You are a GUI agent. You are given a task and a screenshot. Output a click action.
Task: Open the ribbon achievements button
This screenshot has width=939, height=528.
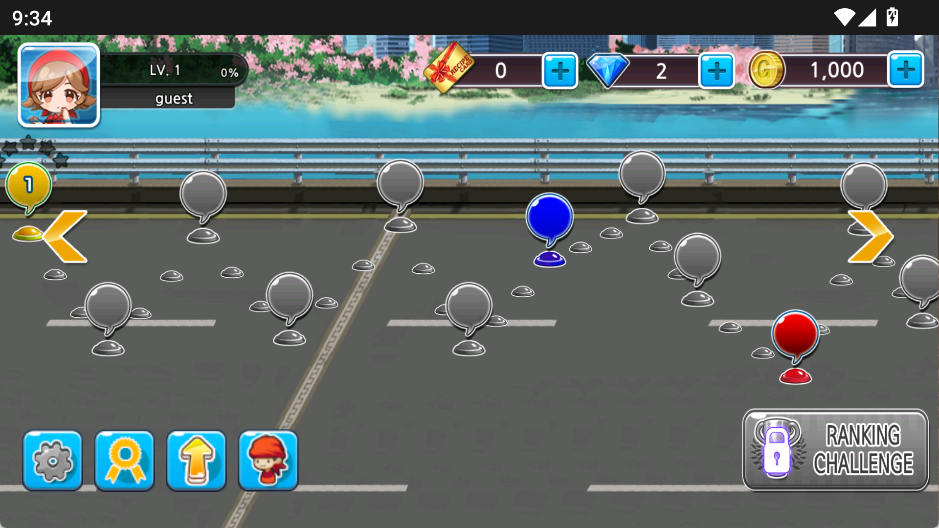point(124,461)
